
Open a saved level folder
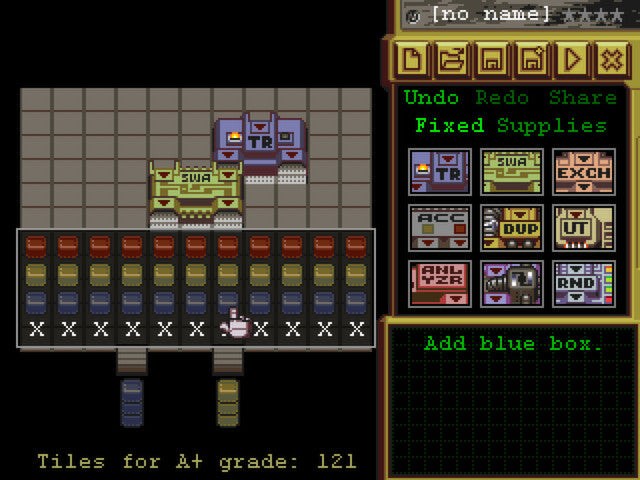point(451,60)
